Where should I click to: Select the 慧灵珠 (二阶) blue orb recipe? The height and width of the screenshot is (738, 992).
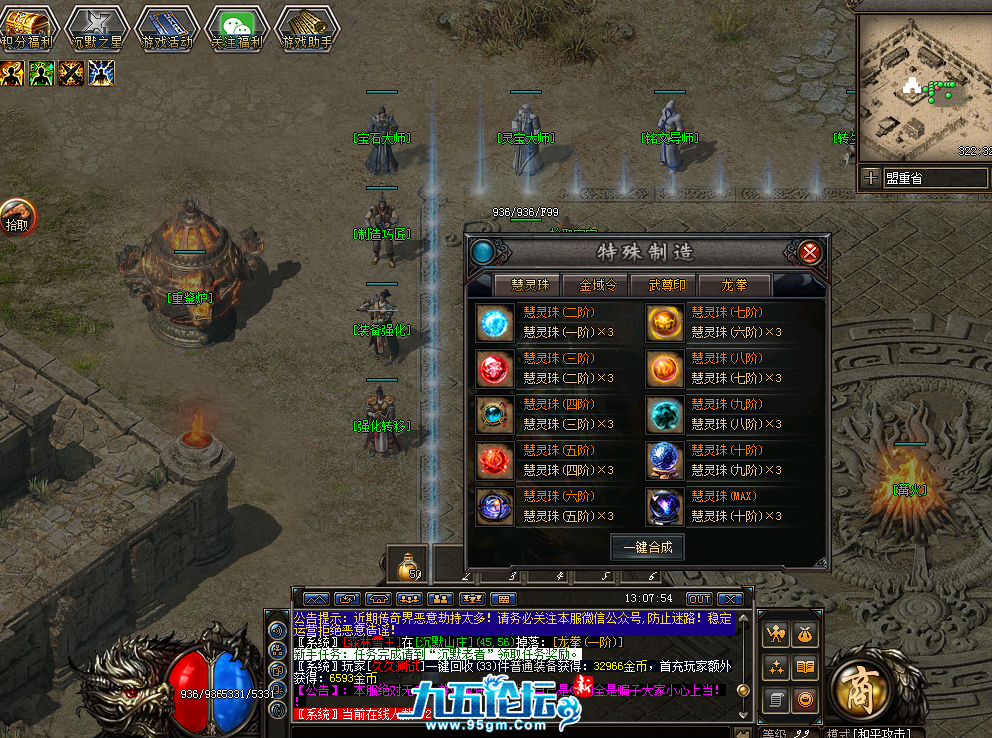click(494, 323)
